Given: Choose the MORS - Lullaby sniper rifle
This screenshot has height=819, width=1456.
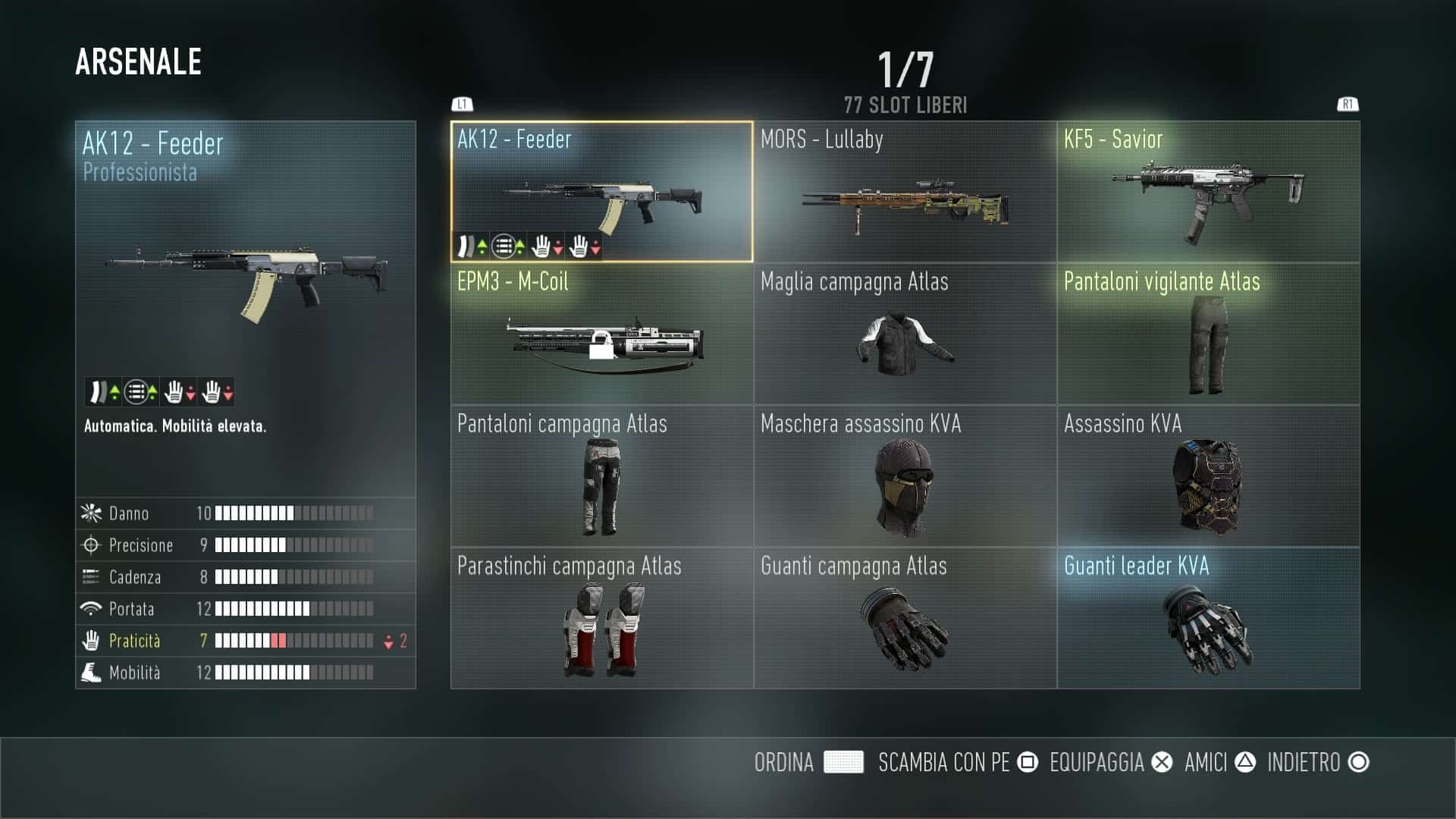Looking at the screenshot, I should 905,192.
